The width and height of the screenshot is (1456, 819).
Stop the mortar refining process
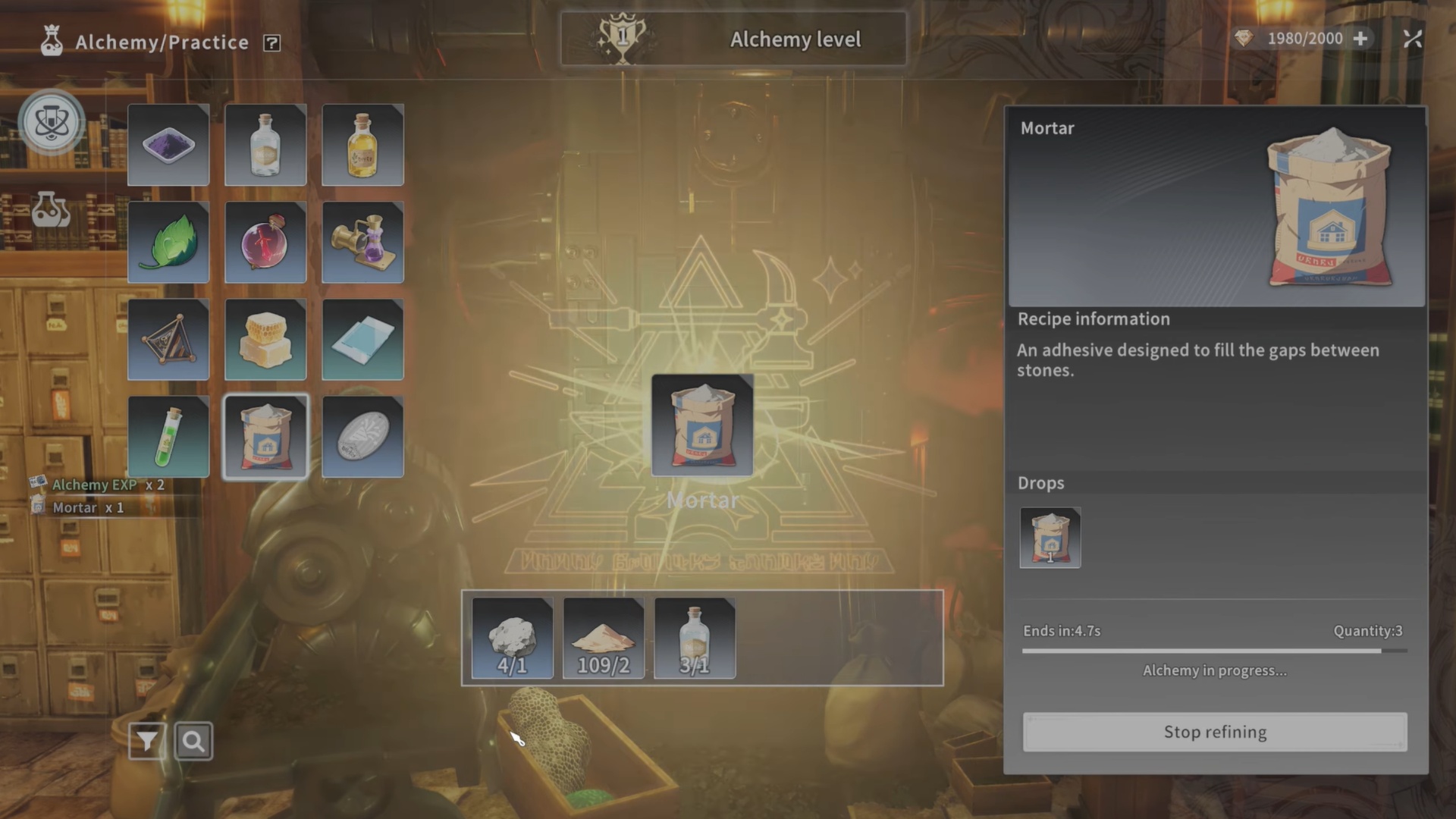point(1215,732)
